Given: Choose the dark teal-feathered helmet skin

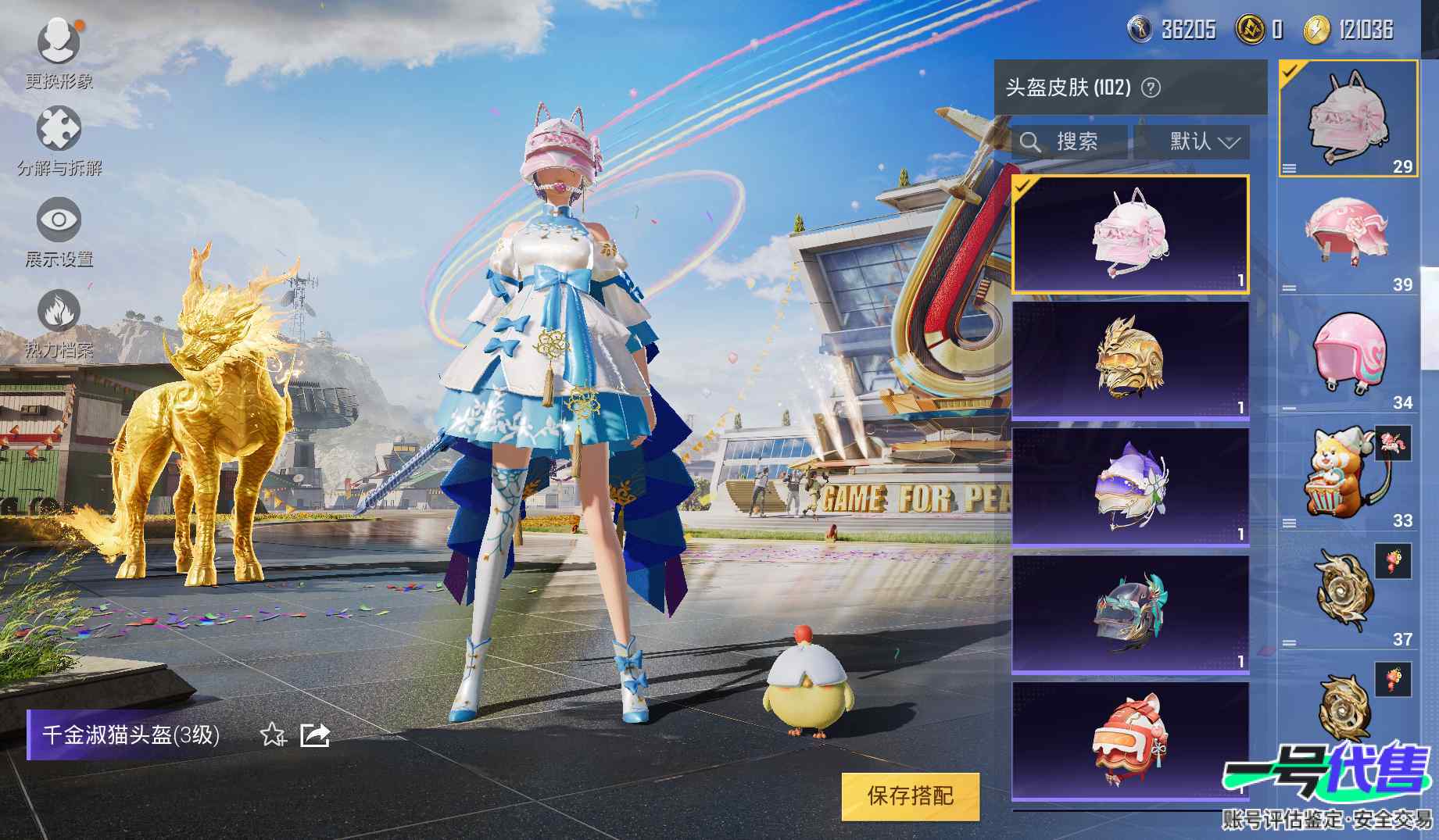Looking at the screenshot, I should point(1130,613).
